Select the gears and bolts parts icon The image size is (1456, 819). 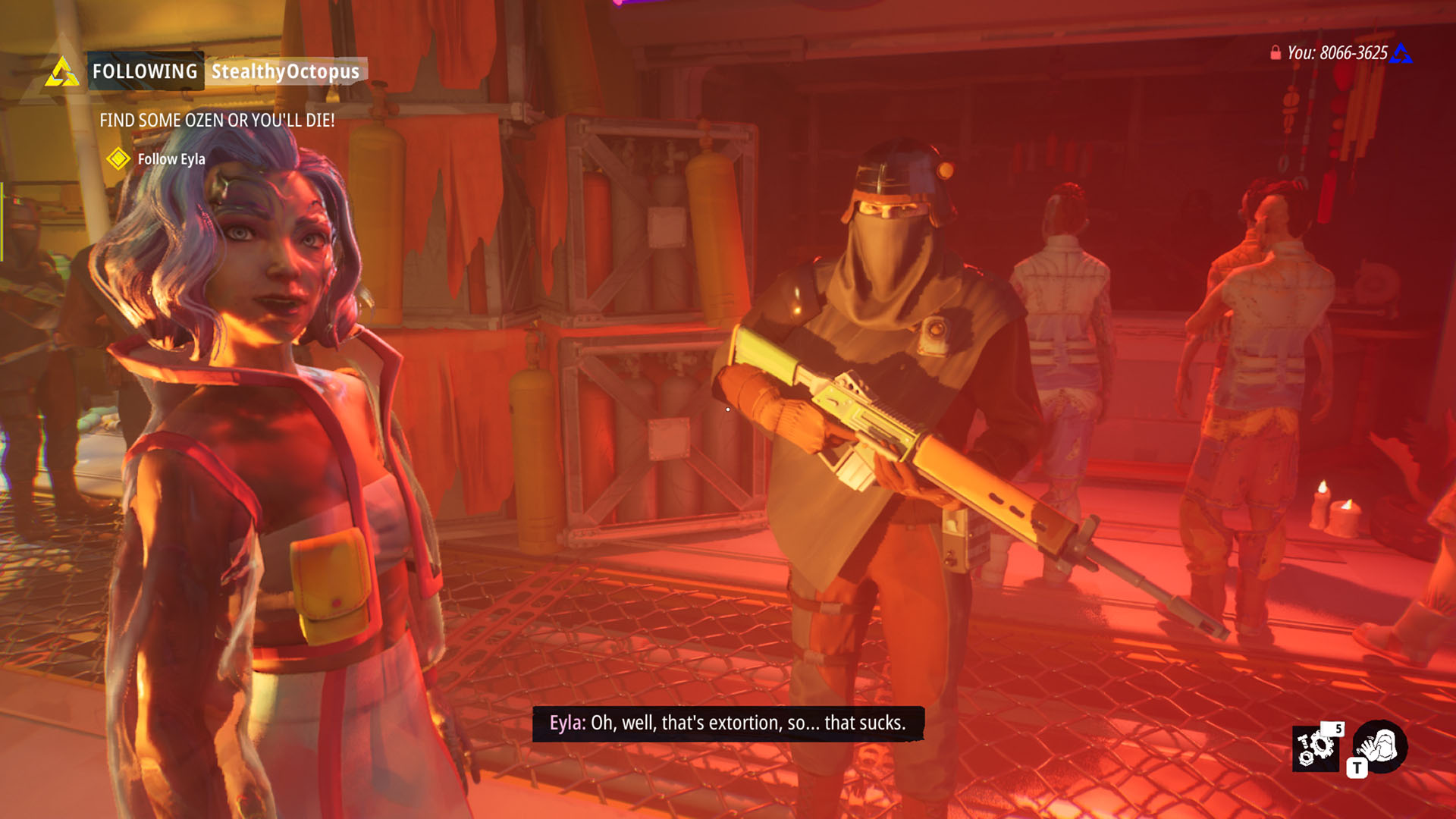pyautogui.click(x=1315, y=748)
